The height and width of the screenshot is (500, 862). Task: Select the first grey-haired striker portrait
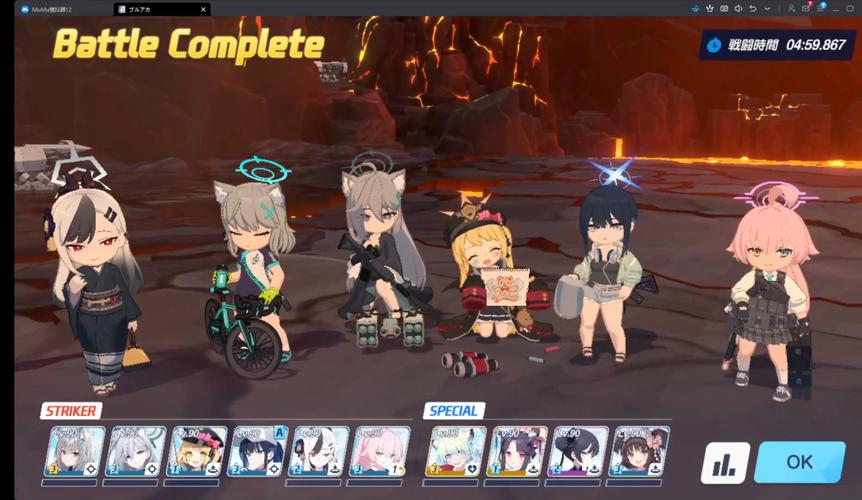pos(76,451)
